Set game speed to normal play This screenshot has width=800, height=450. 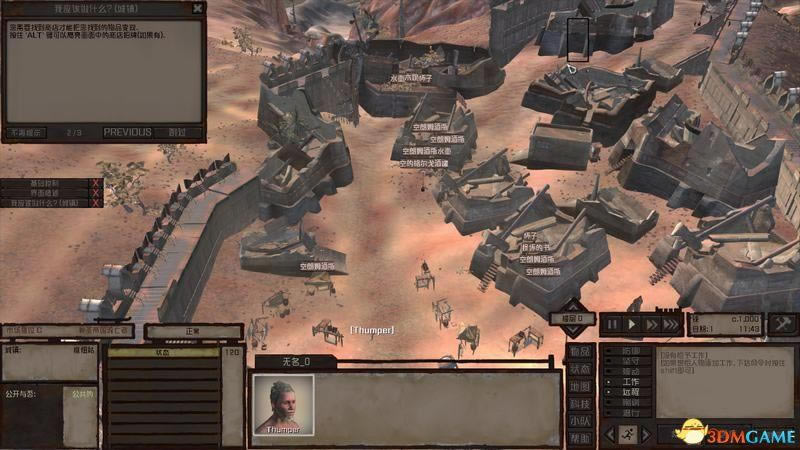[x=632, y=323]
